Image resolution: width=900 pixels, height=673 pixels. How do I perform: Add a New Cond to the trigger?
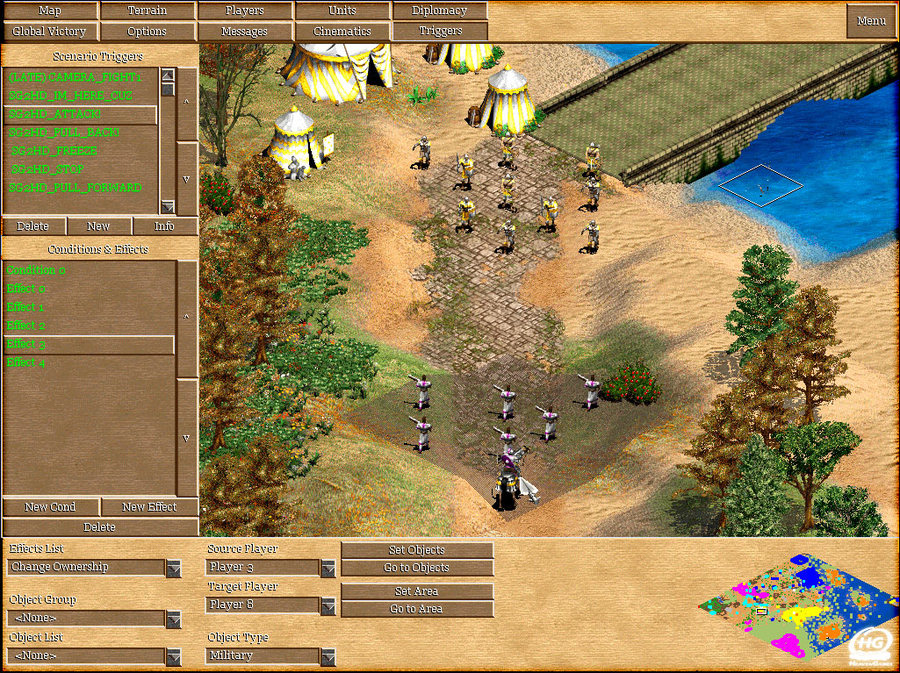click(50, 507)
